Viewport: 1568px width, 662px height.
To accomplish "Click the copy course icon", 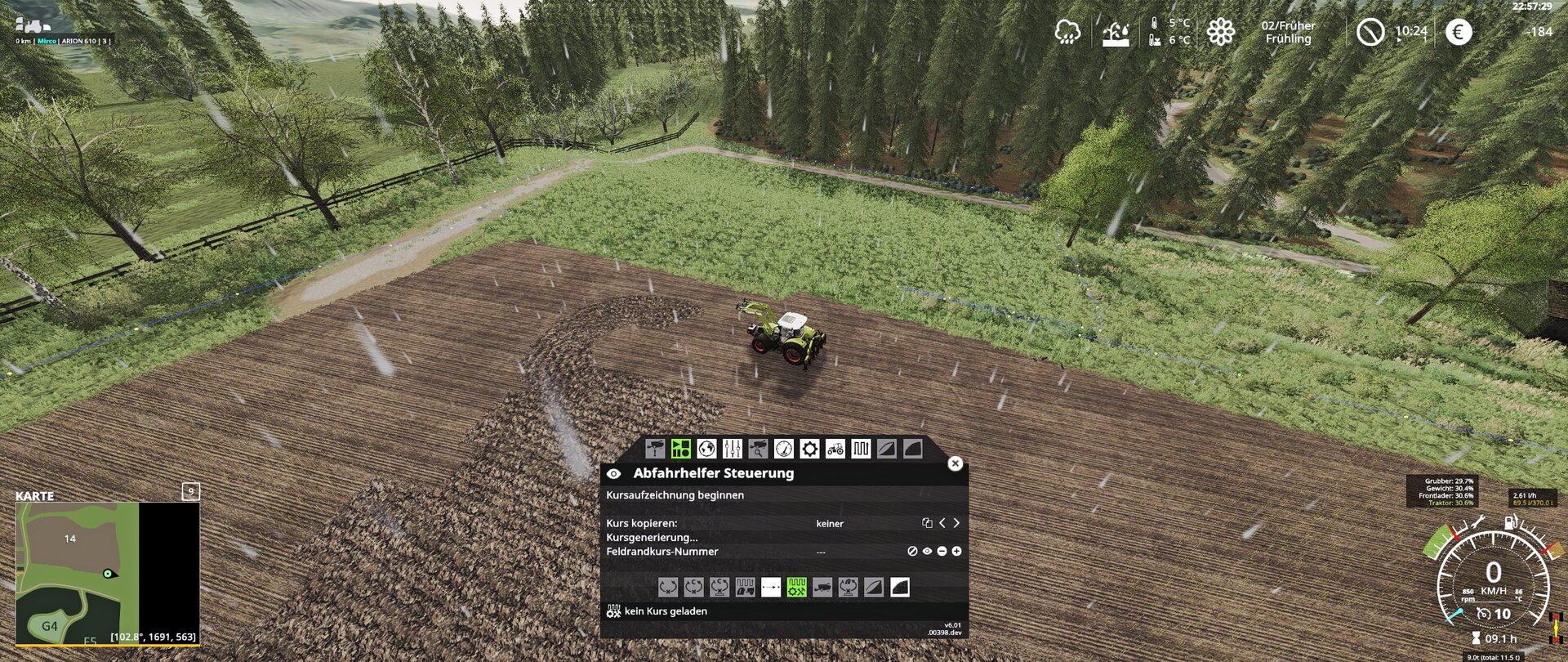I will pos(927,523).
